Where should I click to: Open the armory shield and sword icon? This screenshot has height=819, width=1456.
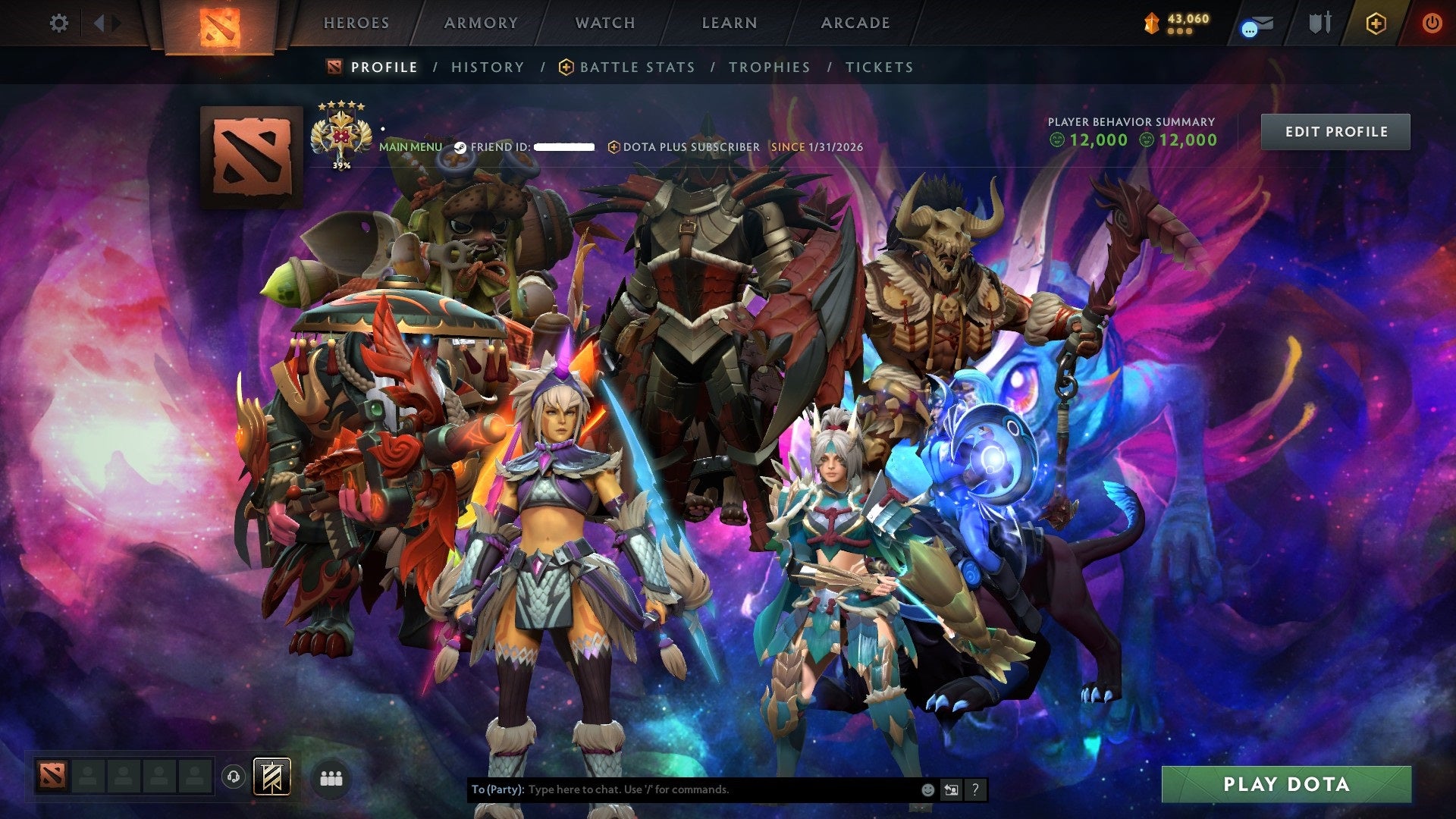click(x=1321, y=23)
